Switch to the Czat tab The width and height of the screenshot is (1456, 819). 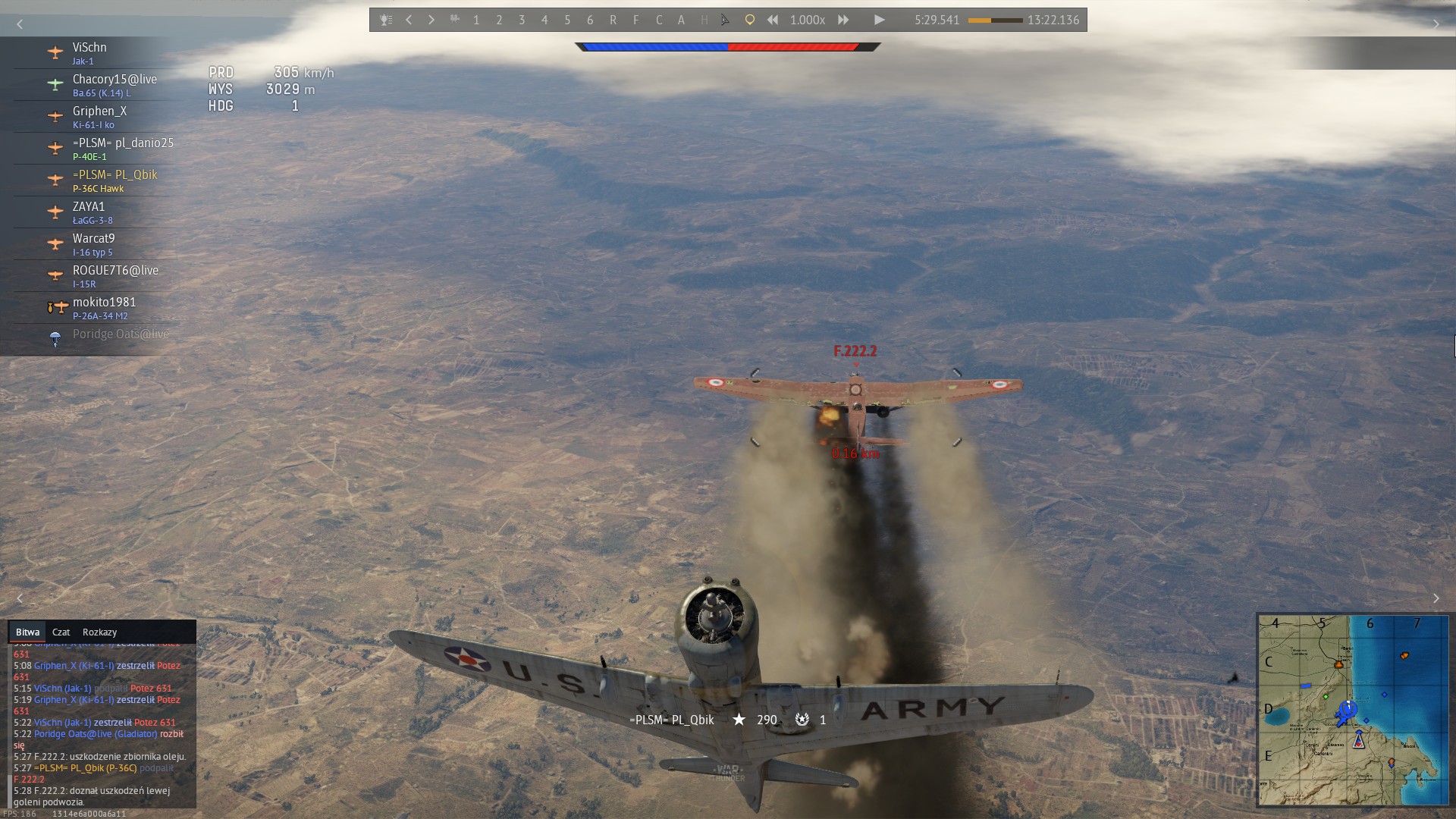[61, 632]
